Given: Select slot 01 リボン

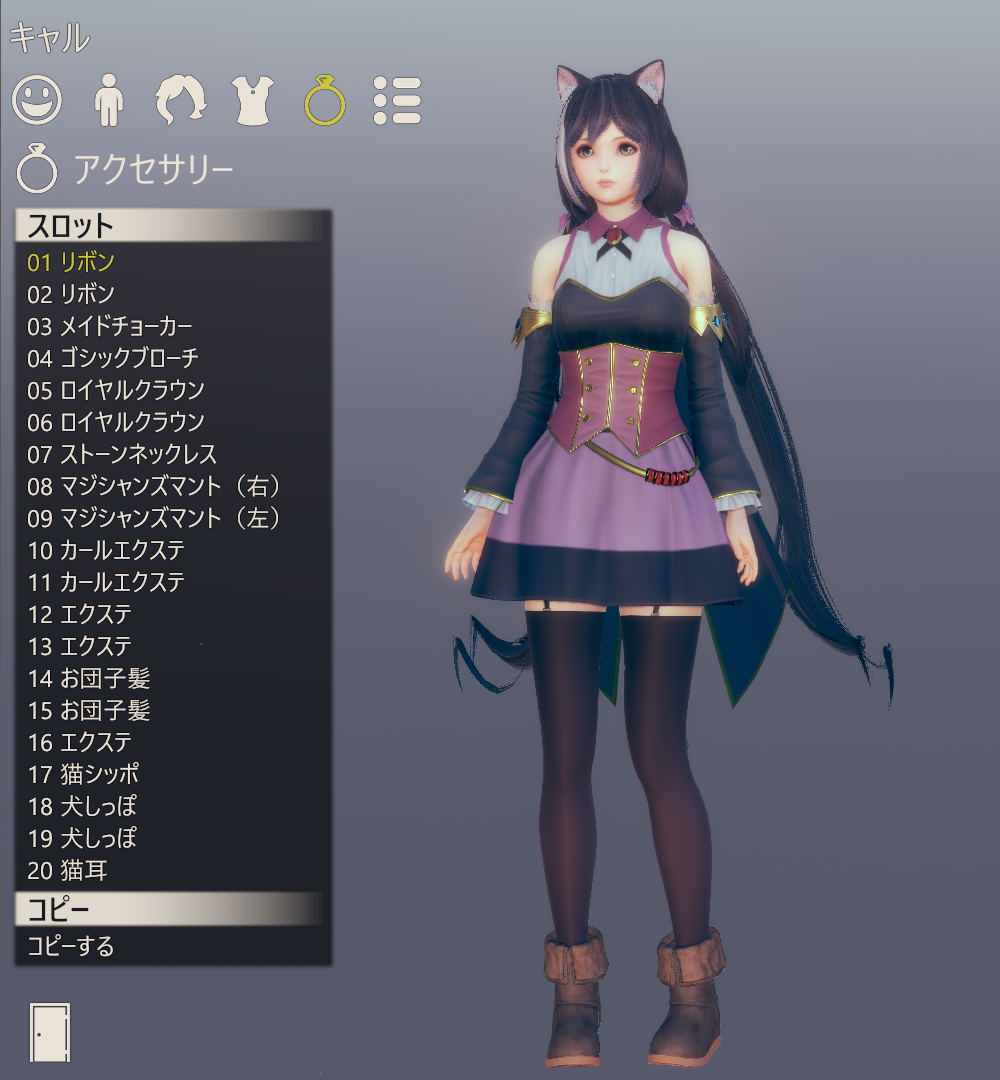Looking at the screenshot, I should click(71, 262).
